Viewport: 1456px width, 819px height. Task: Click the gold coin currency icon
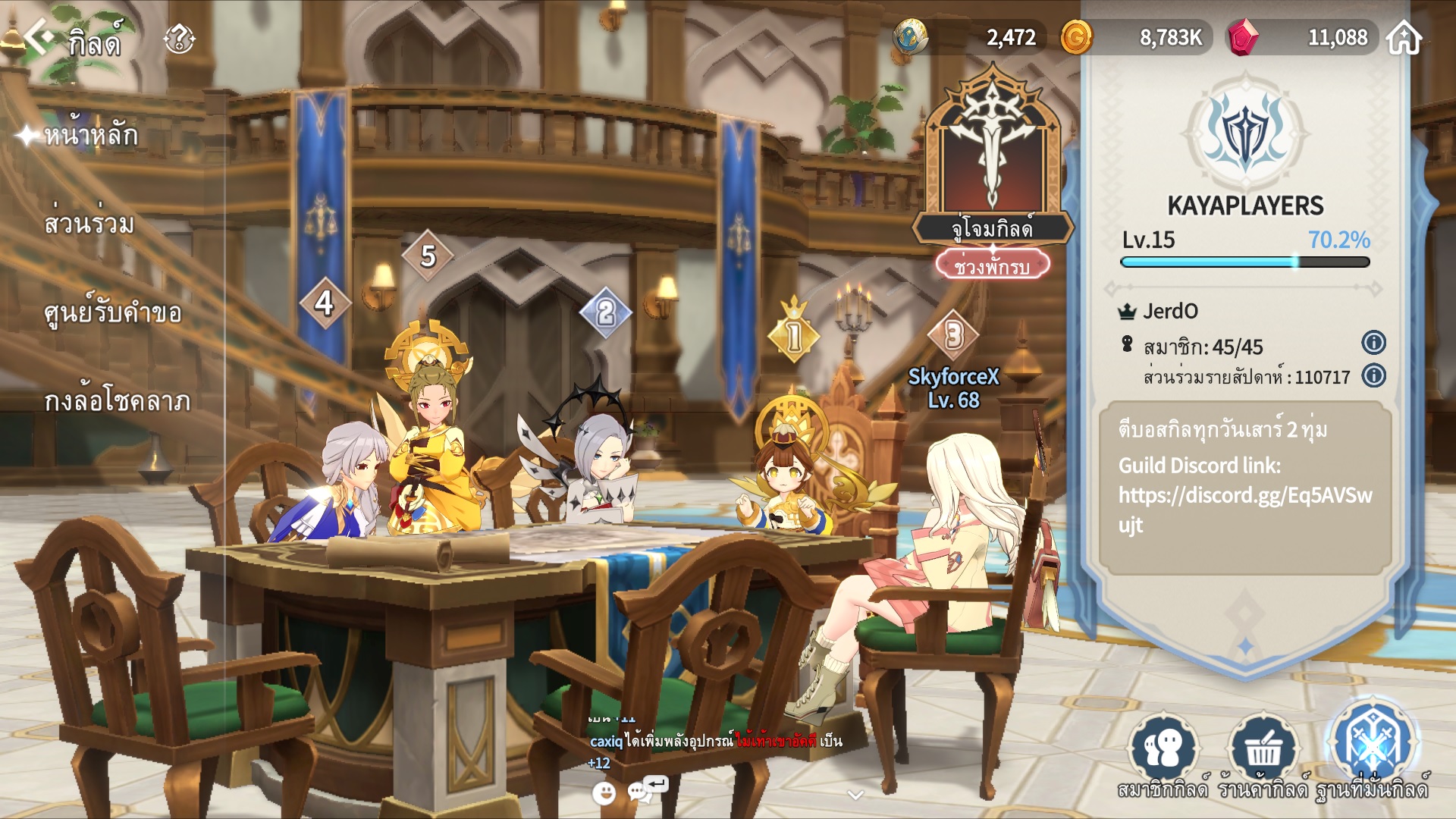[1076, 37]
